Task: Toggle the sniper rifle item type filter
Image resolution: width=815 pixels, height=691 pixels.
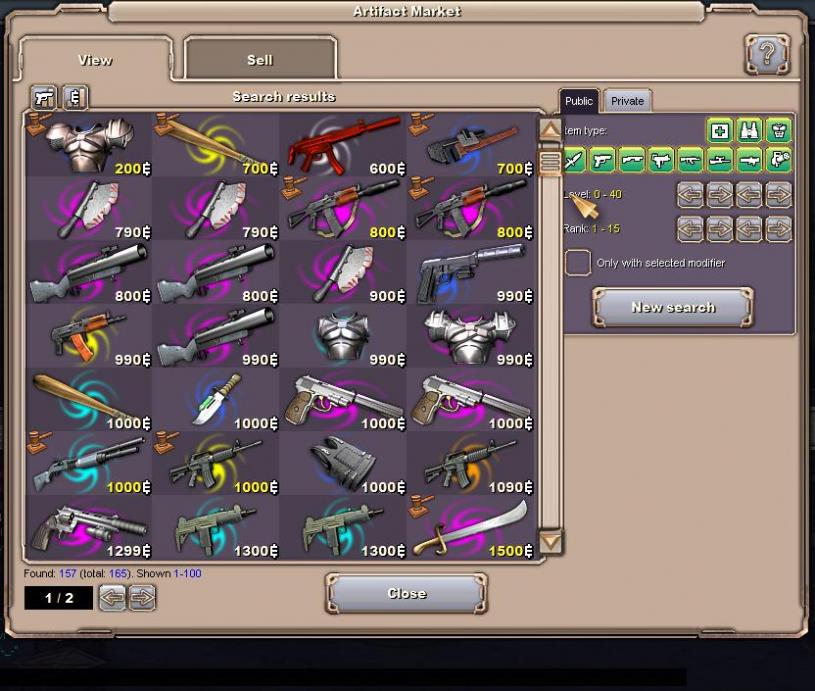Action: (x=720, y=159)
